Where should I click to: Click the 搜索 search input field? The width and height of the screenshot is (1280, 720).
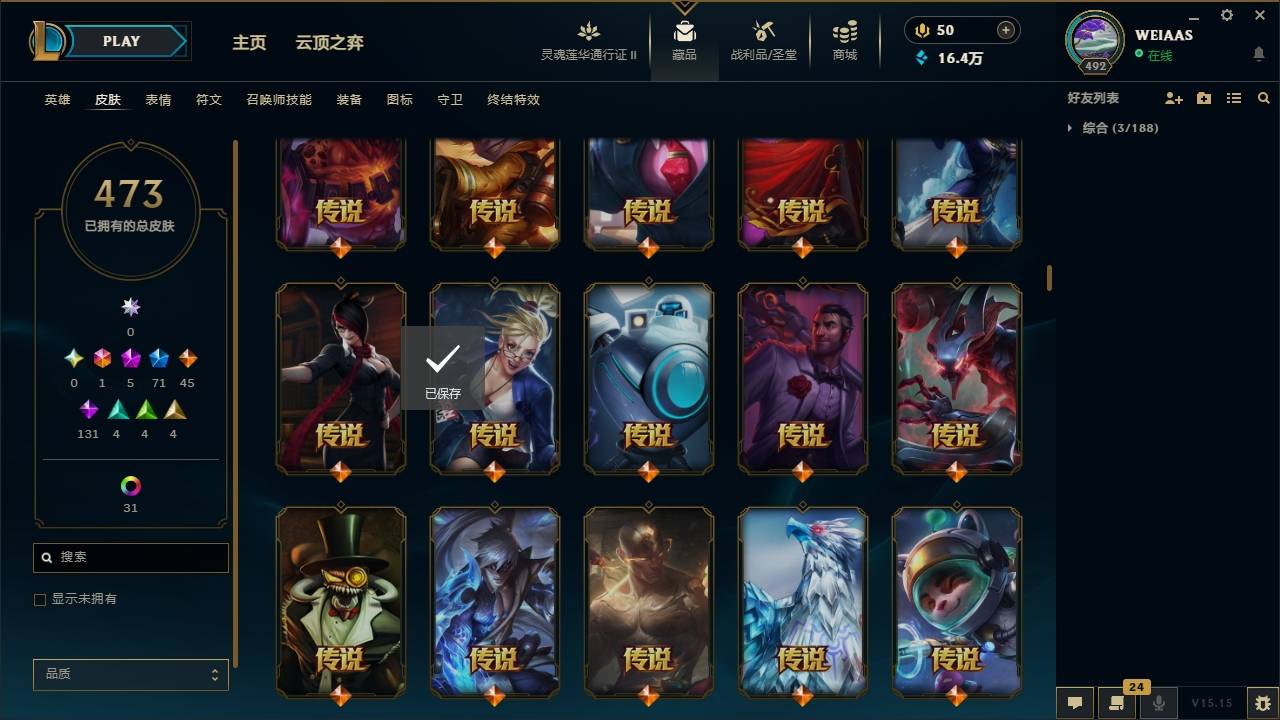tap(130, 557)
